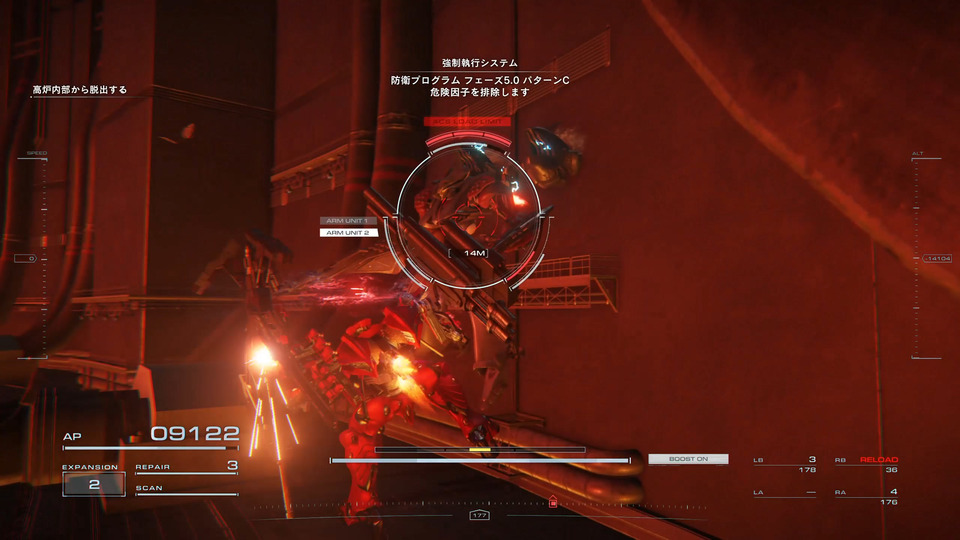The width and height of the screenshot is (960, 540).
Task: Select the LB shoulder weapon slot
Action: point(786,464)
